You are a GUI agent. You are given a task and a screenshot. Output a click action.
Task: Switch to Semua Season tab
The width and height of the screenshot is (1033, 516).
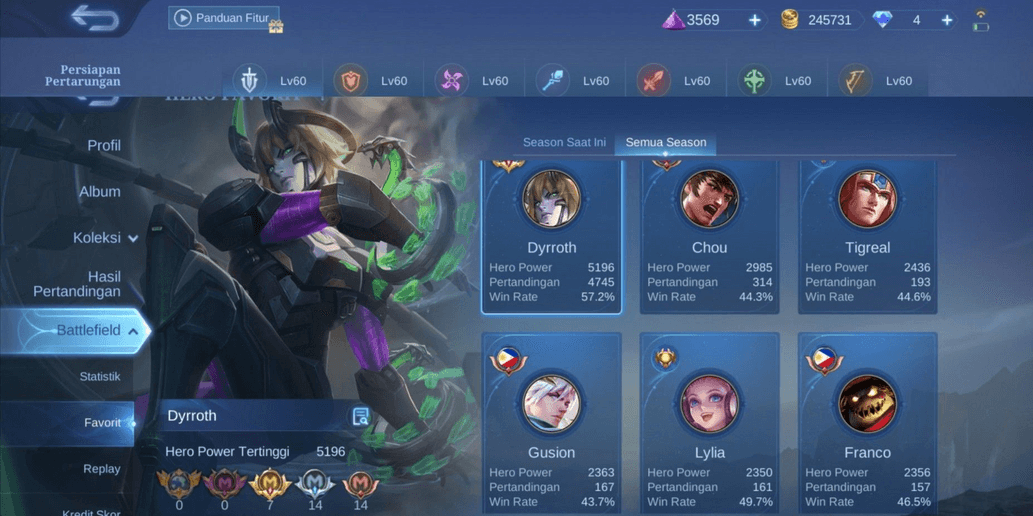click(666, 142)
